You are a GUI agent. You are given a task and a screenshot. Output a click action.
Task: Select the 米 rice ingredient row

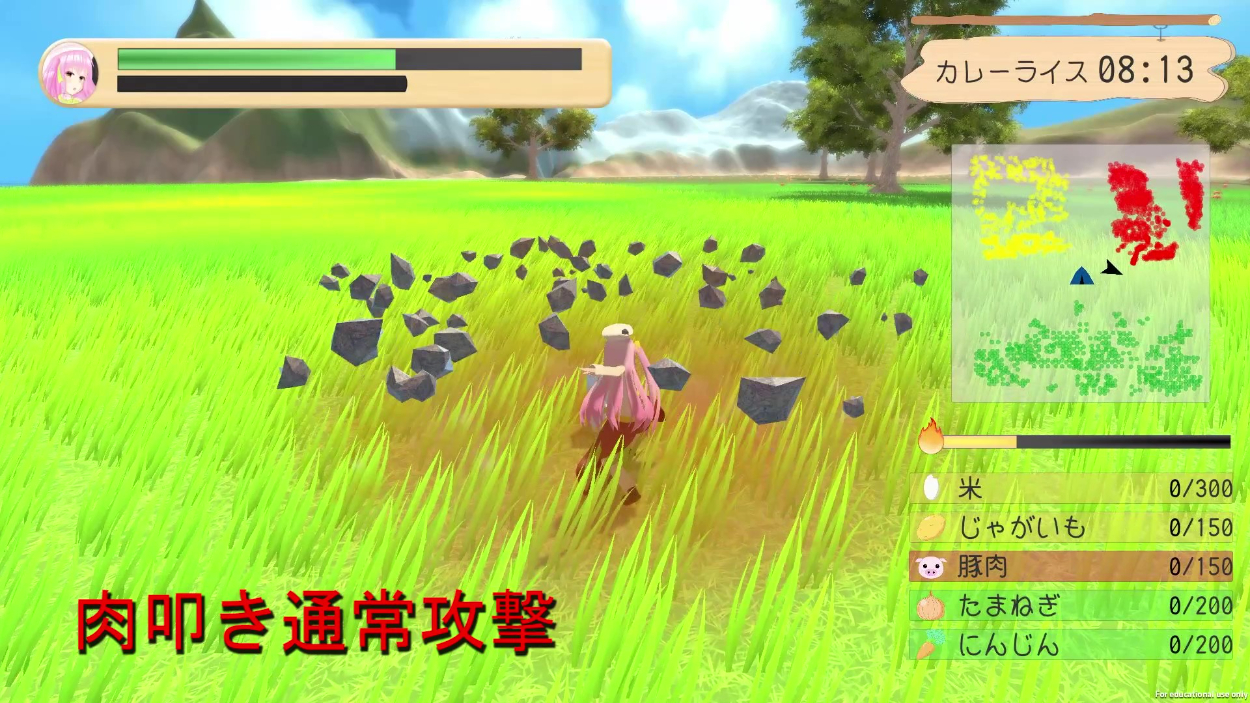(1071, 488)
